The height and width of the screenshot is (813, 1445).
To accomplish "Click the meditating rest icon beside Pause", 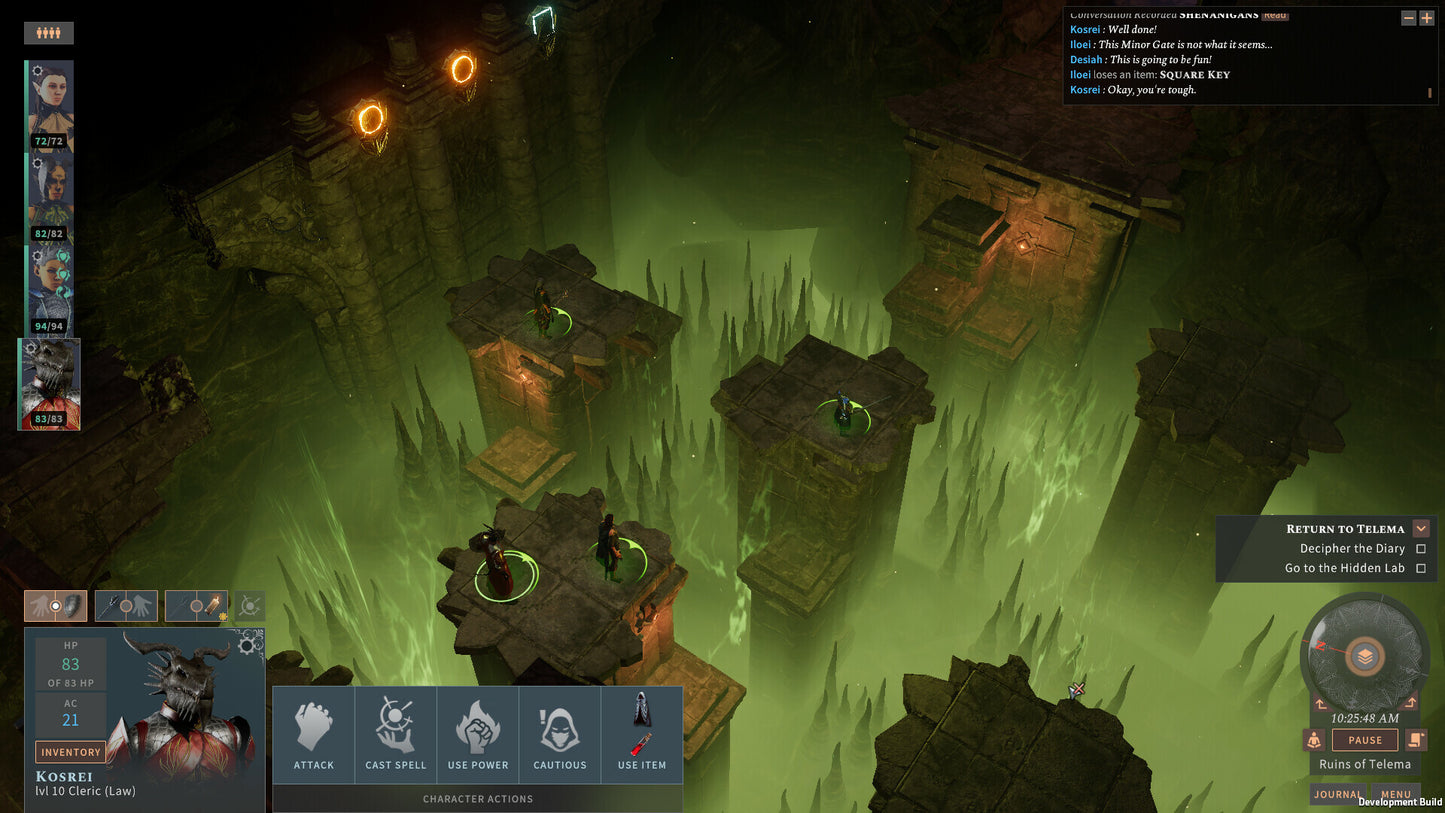I will (x=1314, y=739).
